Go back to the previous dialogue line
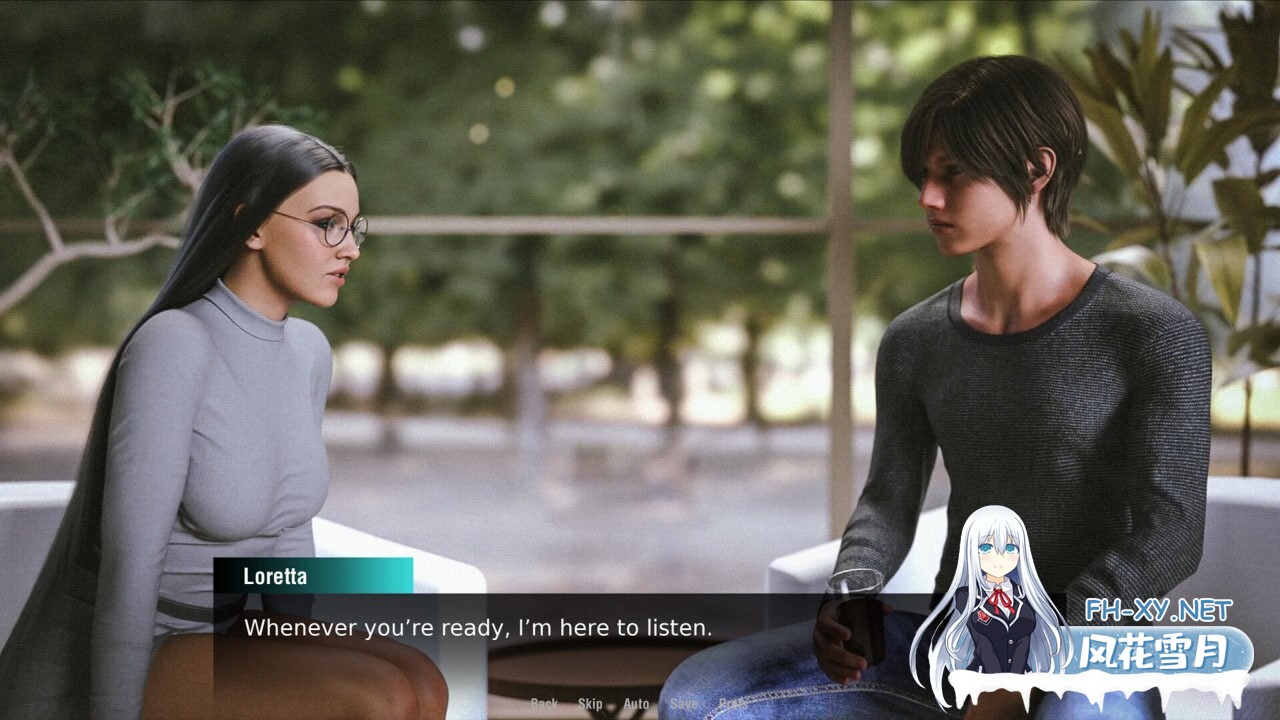The height and width of the screenshot is (720, 1280). [544, 704]
